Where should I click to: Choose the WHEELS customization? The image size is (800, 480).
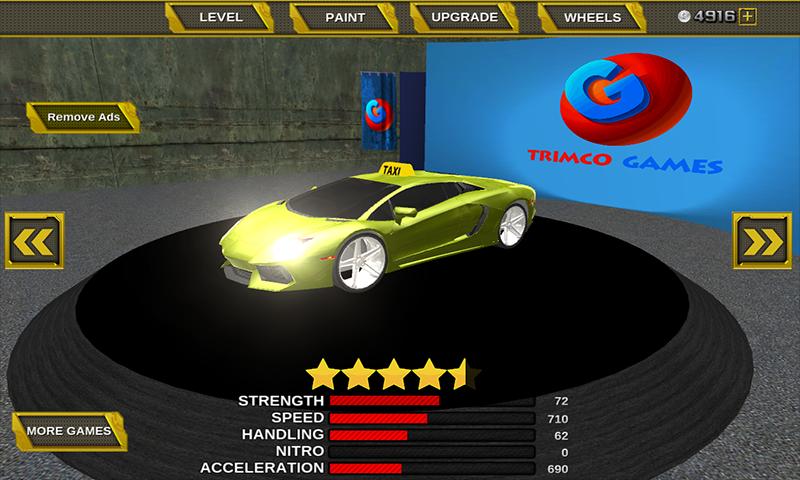point(593,17)
